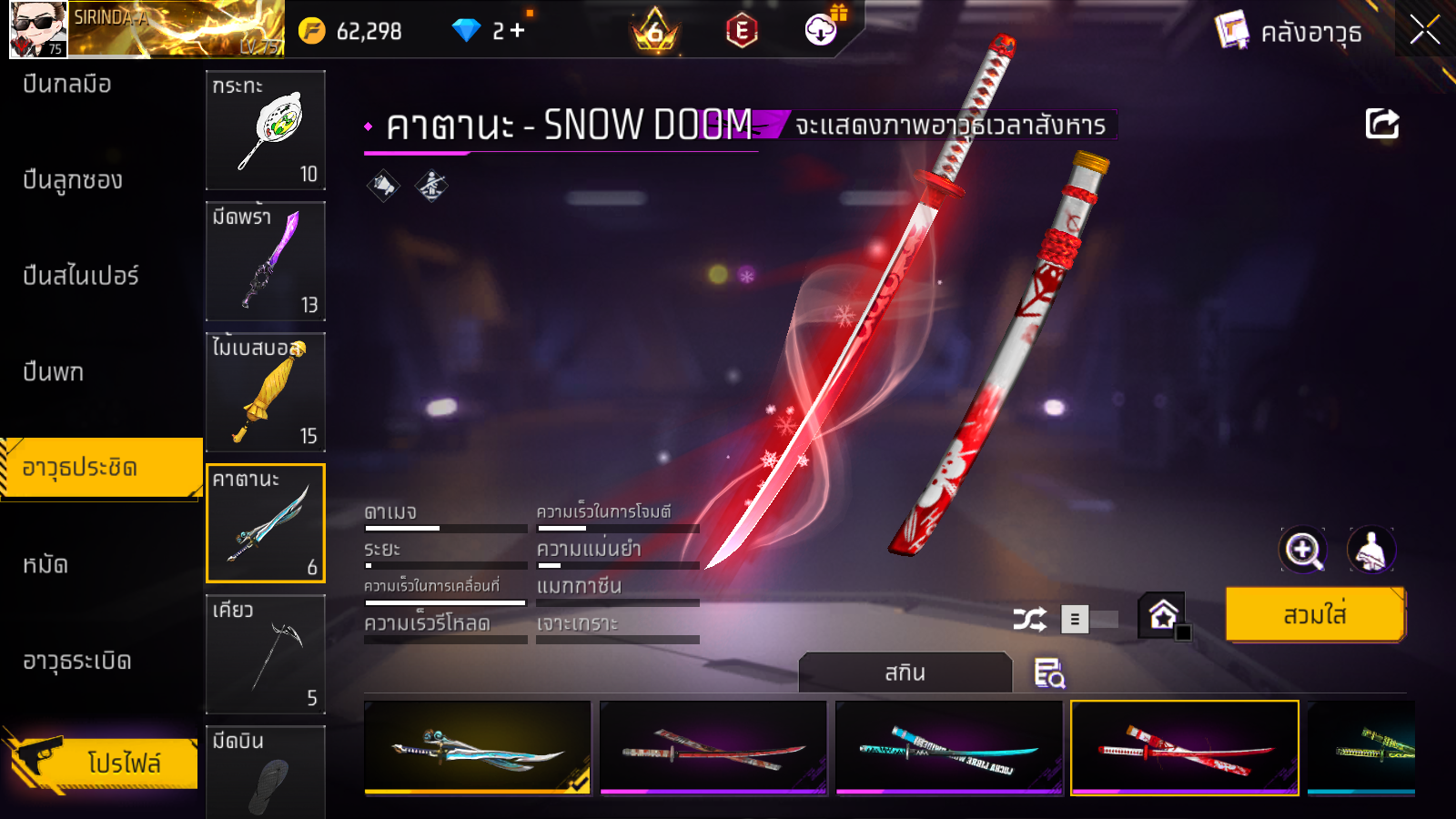Add diamonds with the plus button
The width and height of the screenshot is (1456, 819).
(x=518, y=31)
